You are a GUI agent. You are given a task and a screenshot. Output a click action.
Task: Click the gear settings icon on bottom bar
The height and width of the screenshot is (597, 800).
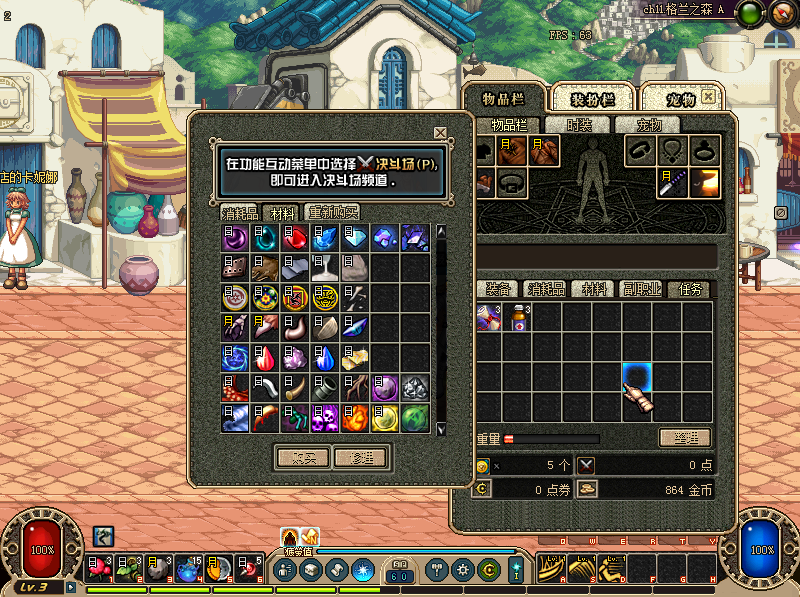coord(463,570)
